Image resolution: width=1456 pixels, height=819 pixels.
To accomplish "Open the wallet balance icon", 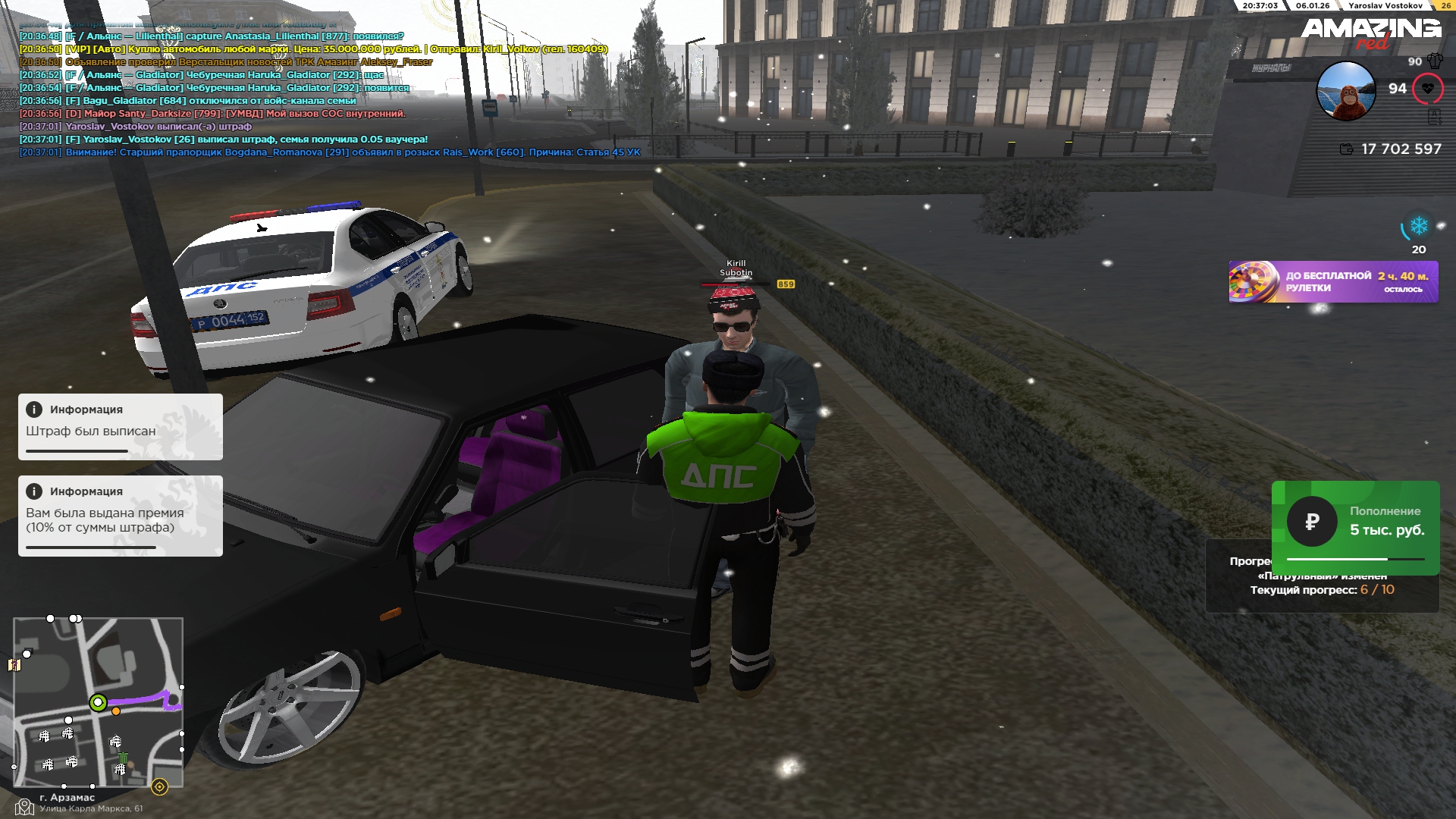I will point(1347,149).
